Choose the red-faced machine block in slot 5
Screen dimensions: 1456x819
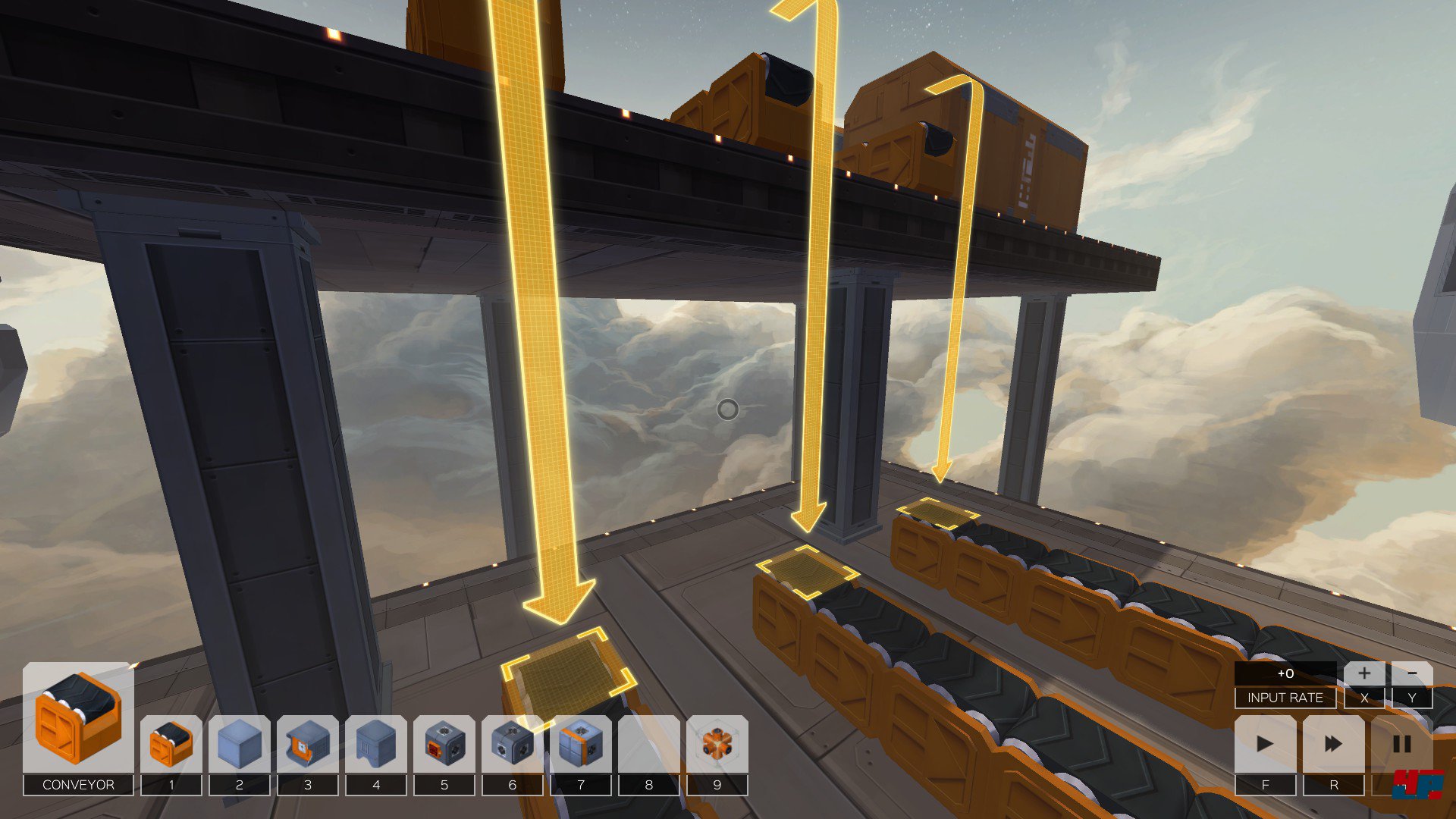point(444,744)
